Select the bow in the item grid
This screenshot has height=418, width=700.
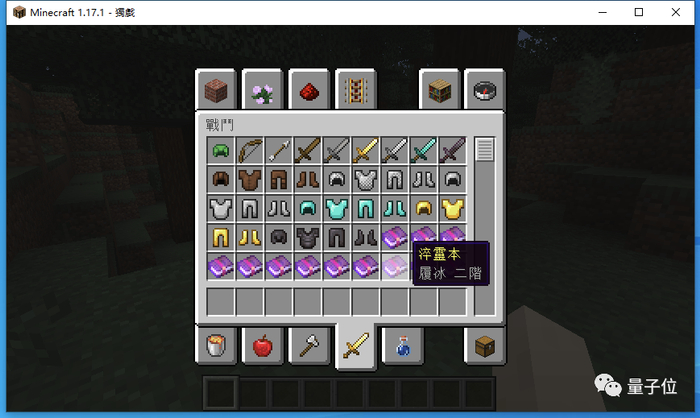pos(249,151)
